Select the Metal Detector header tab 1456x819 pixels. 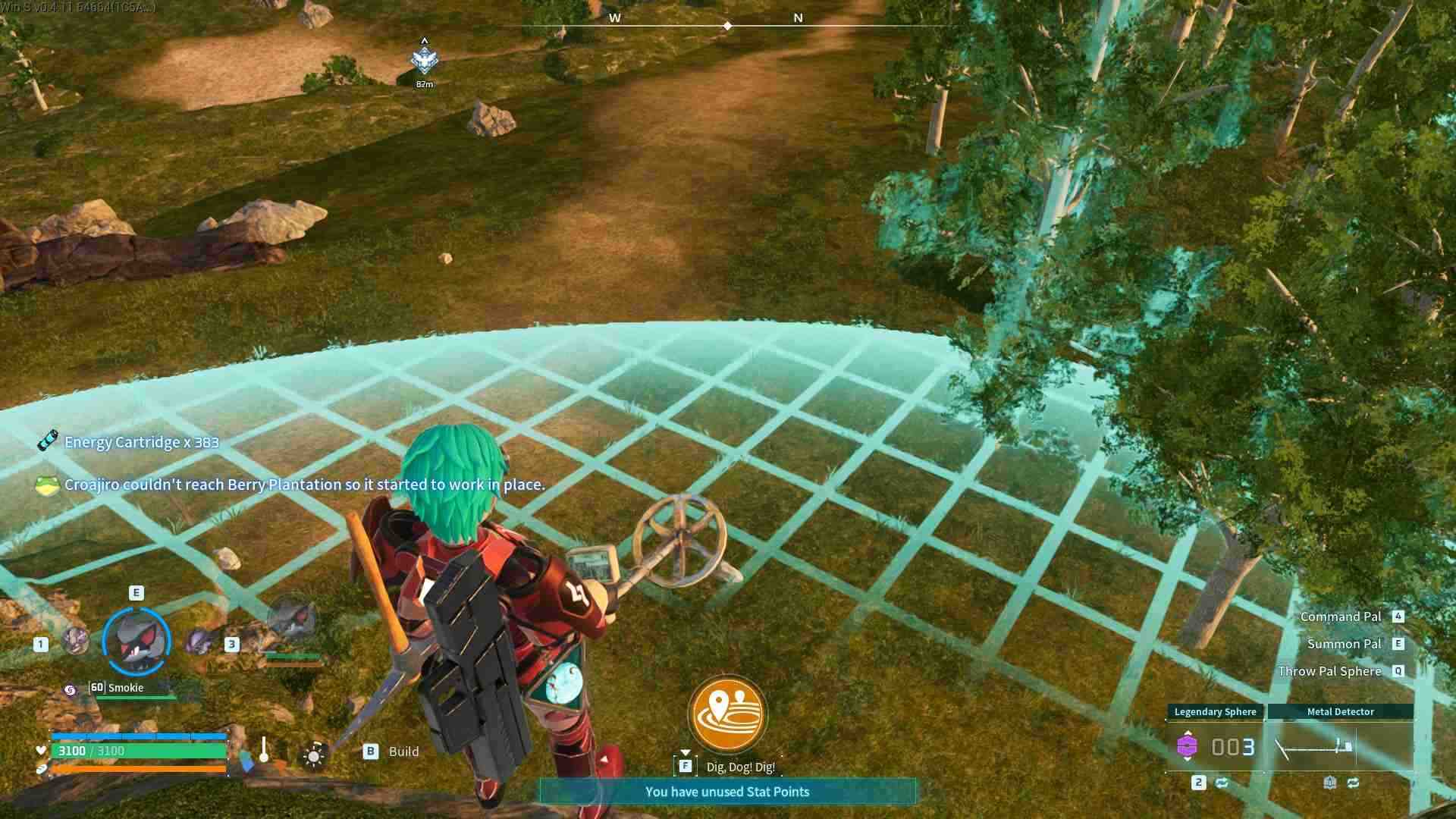[1339, 711]
